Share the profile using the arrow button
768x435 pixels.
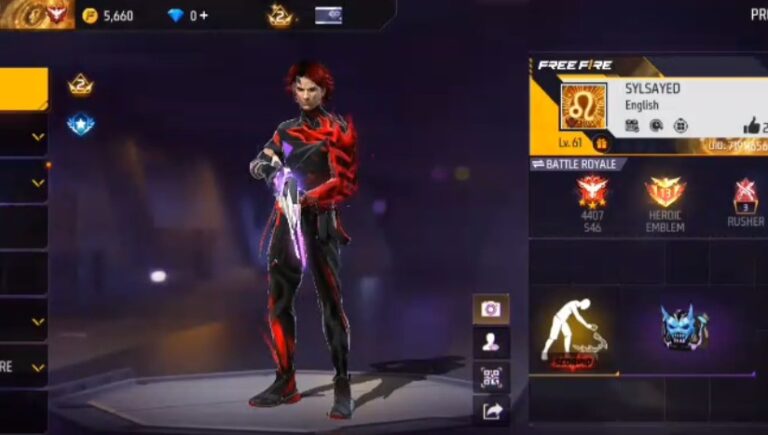pos(490,410)
